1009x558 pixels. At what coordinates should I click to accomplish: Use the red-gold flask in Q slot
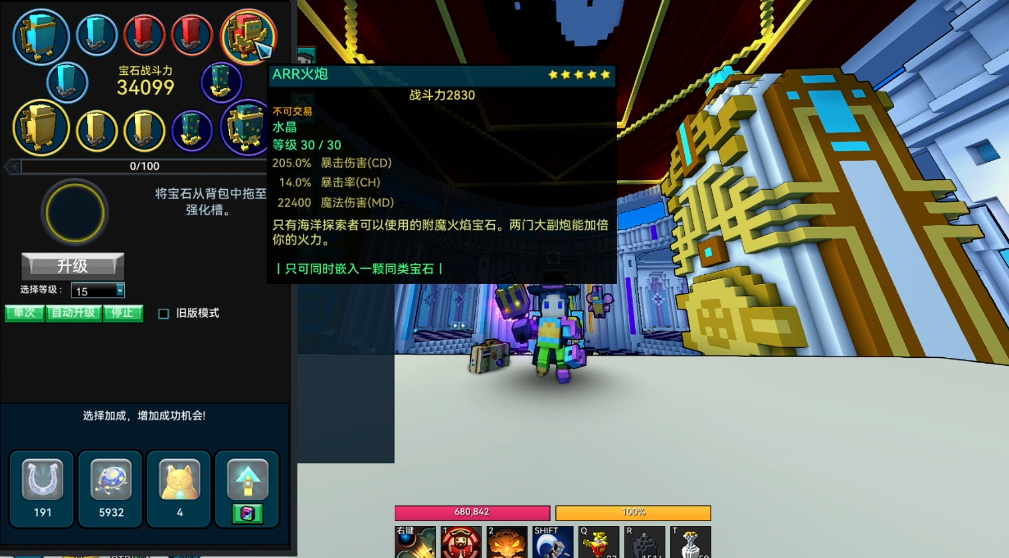pos(600,544)
